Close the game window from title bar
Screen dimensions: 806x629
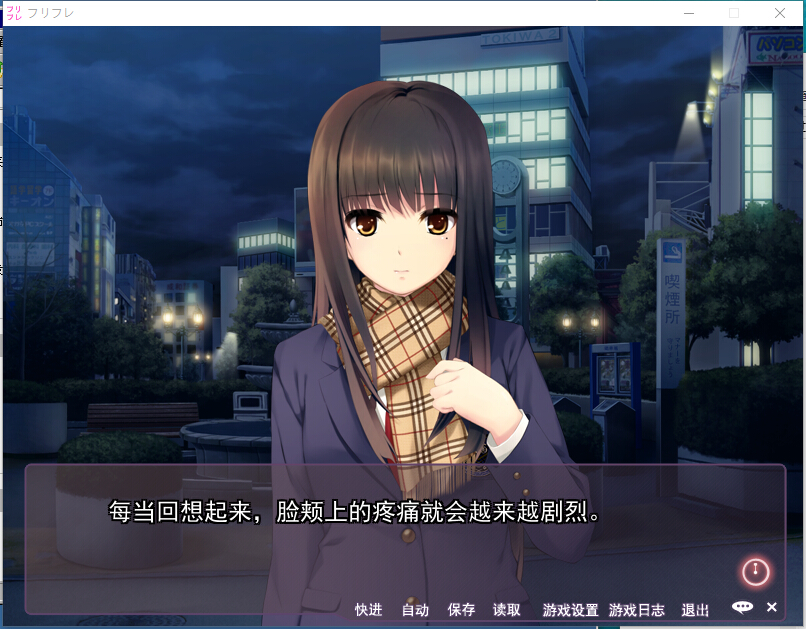point(779,13)
